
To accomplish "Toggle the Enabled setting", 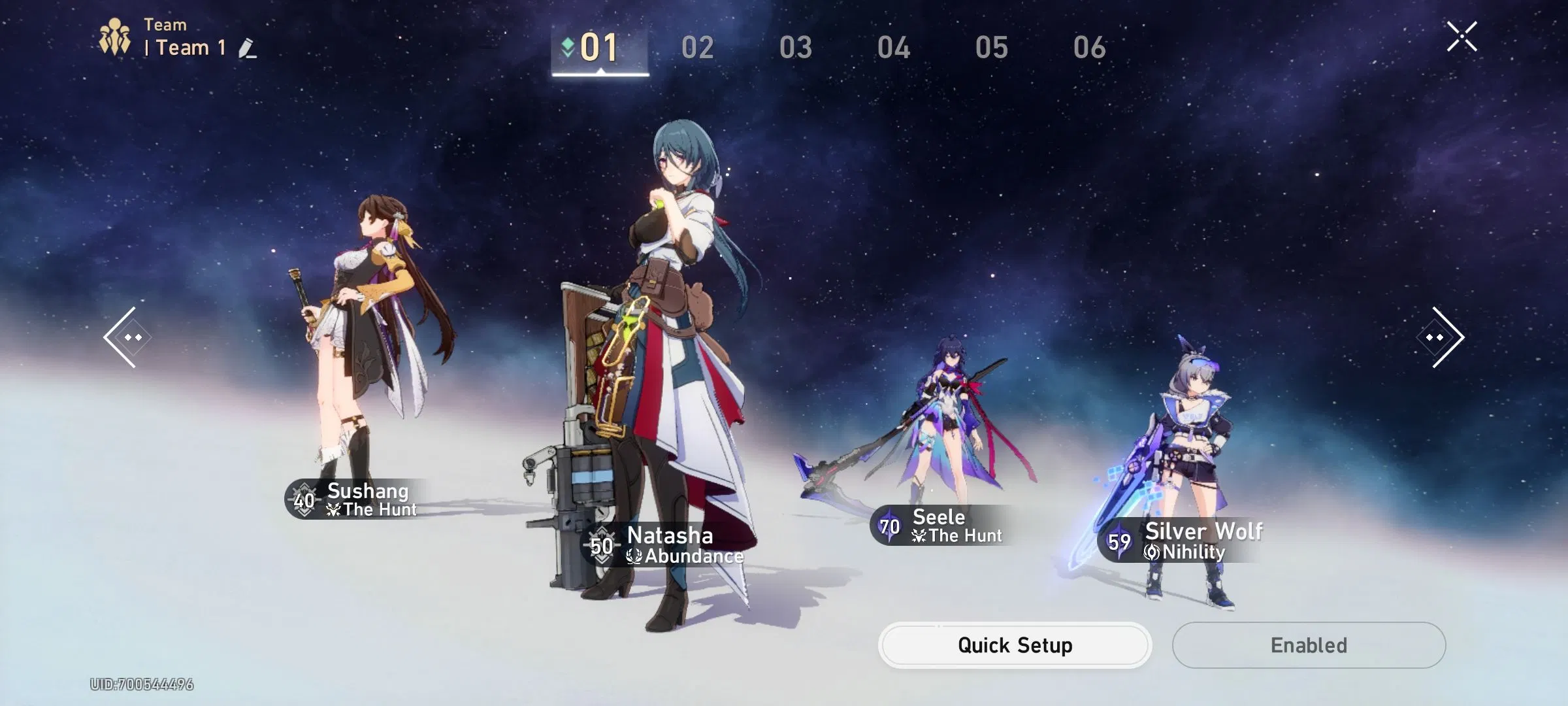I will coord(1309,645).
